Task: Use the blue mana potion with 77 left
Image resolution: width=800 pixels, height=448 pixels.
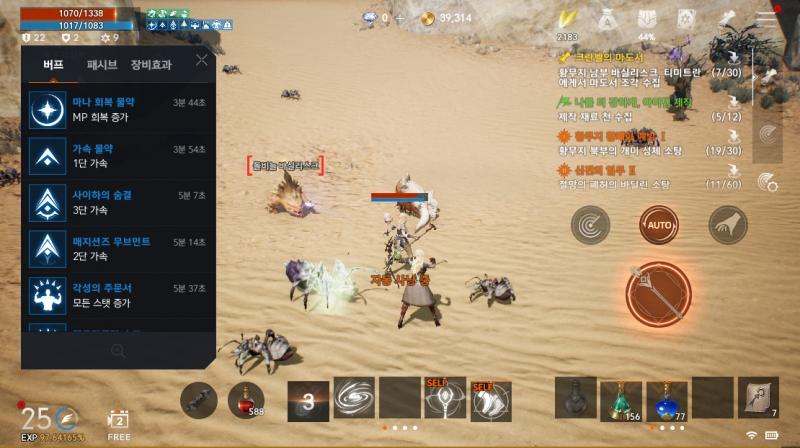Action: point(666,399)
